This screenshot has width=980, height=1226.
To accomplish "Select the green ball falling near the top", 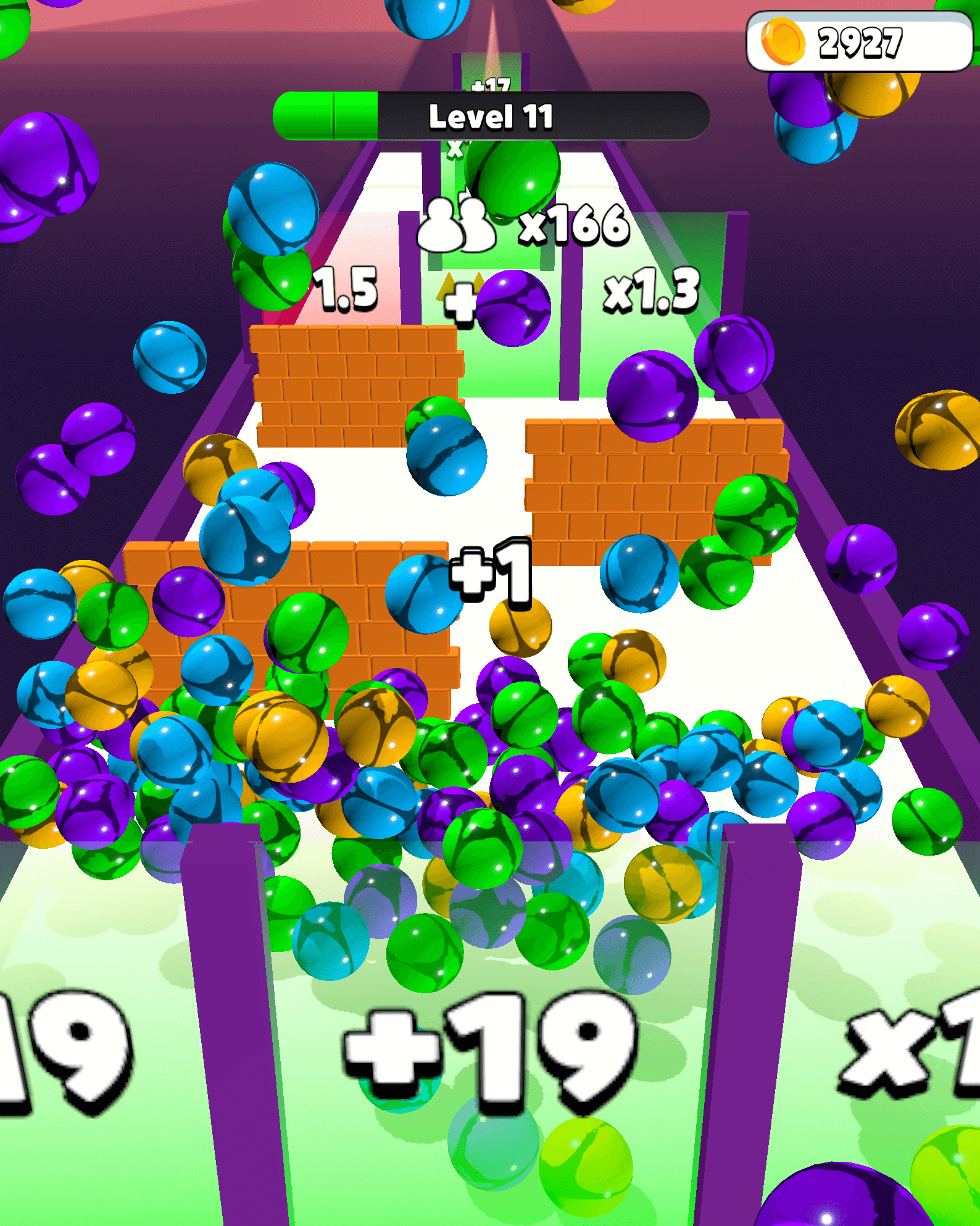I will pyautogui.click(x=514, y=173).
